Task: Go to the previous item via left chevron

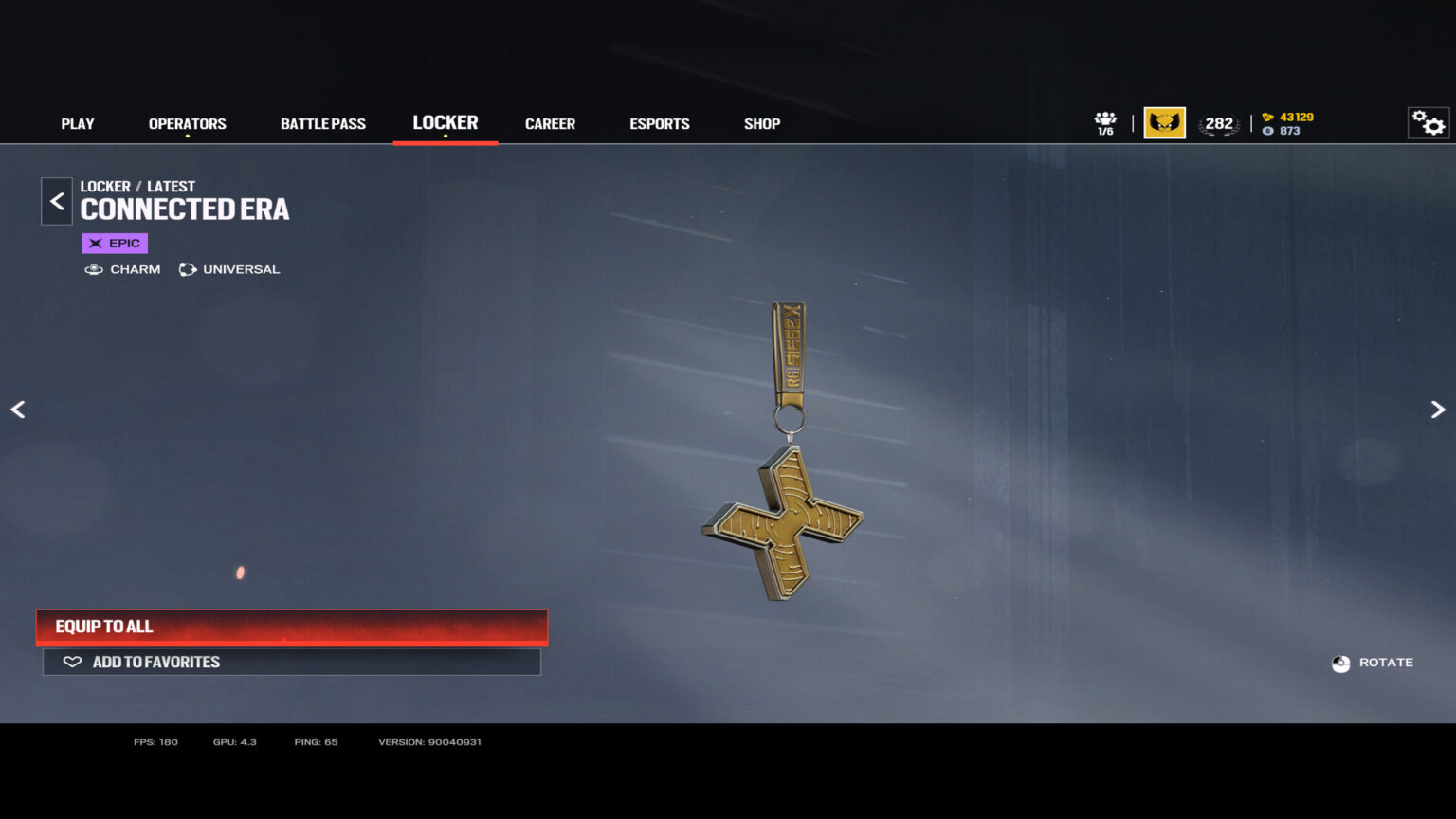Action: (18, 409)
